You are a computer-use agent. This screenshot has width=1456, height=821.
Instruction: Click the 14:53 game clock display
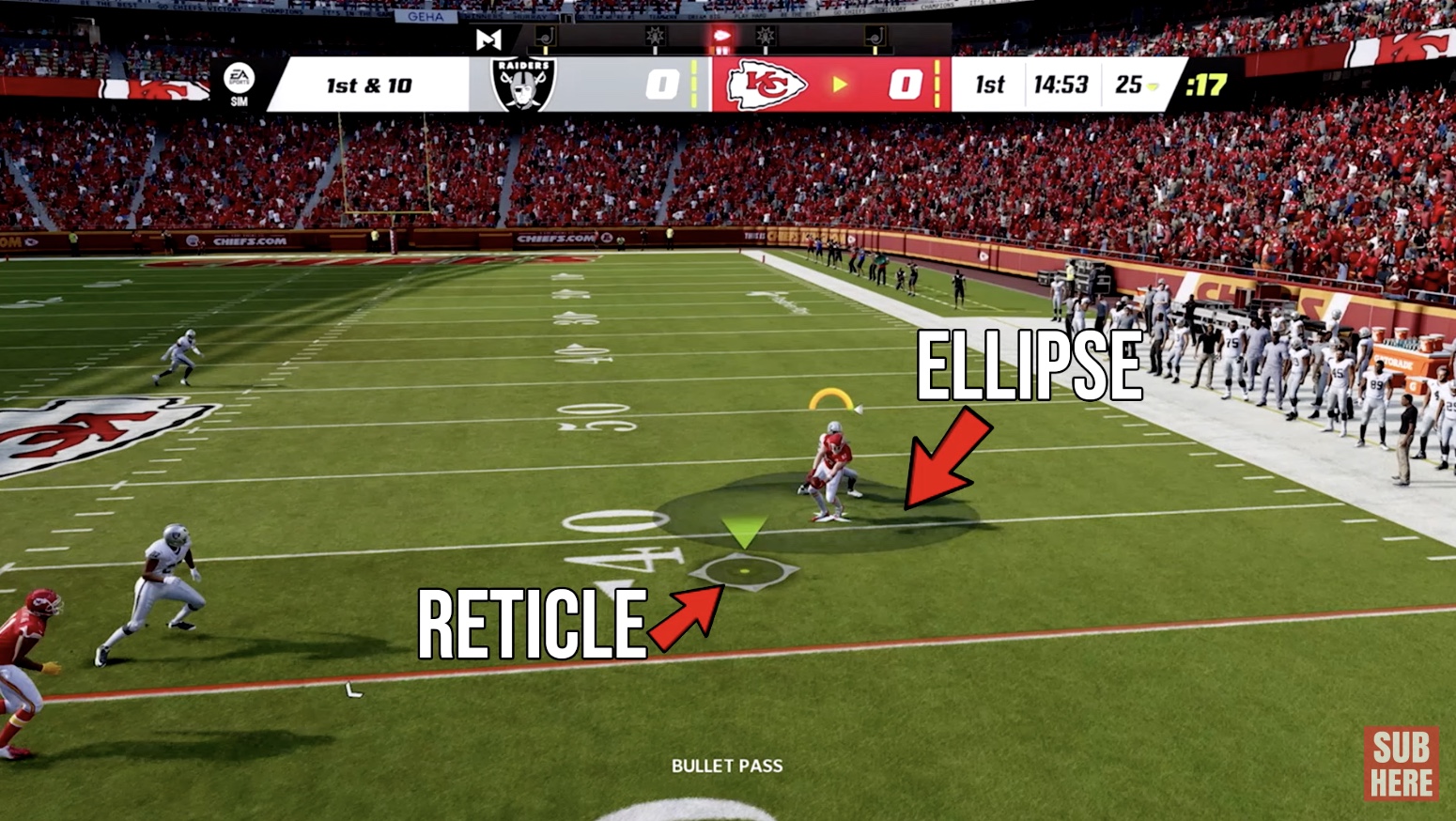(x=1062, y=85)
